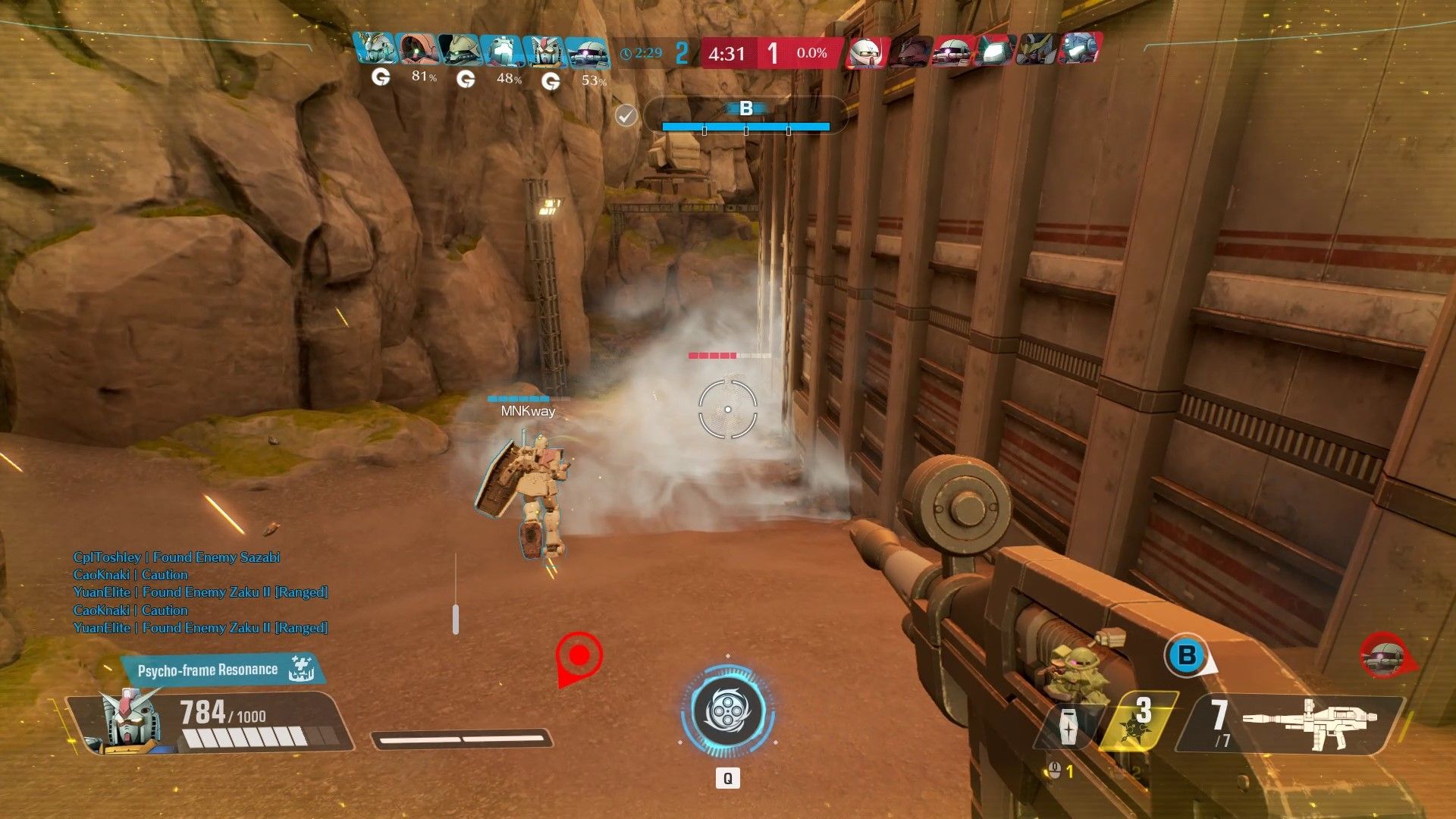Choose the first blue-team unit portrait
Viewport: 1456px width, 819px height.
pyautogui.click(x=375, y=49)
